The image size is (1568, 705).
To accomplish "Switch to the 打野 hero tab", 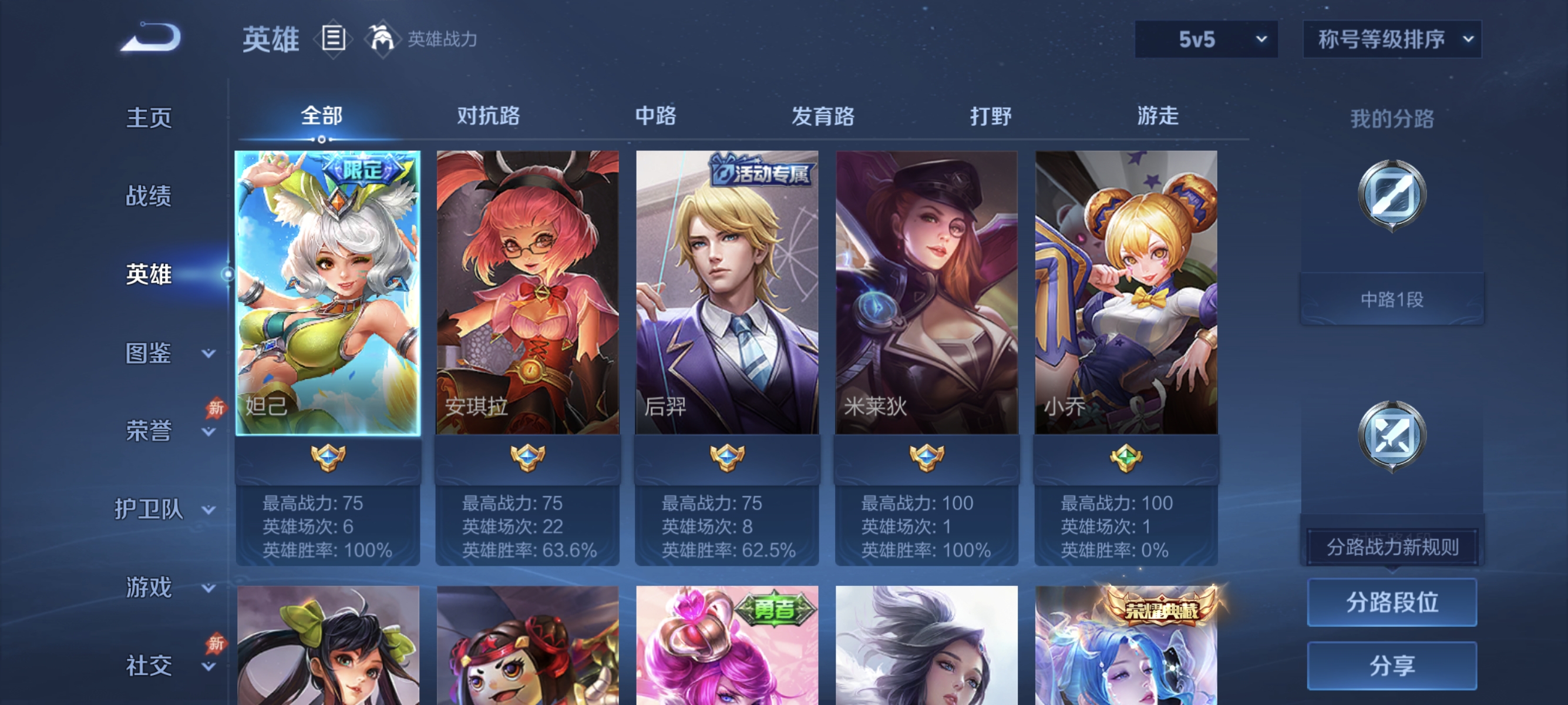I will coord(992,117).
